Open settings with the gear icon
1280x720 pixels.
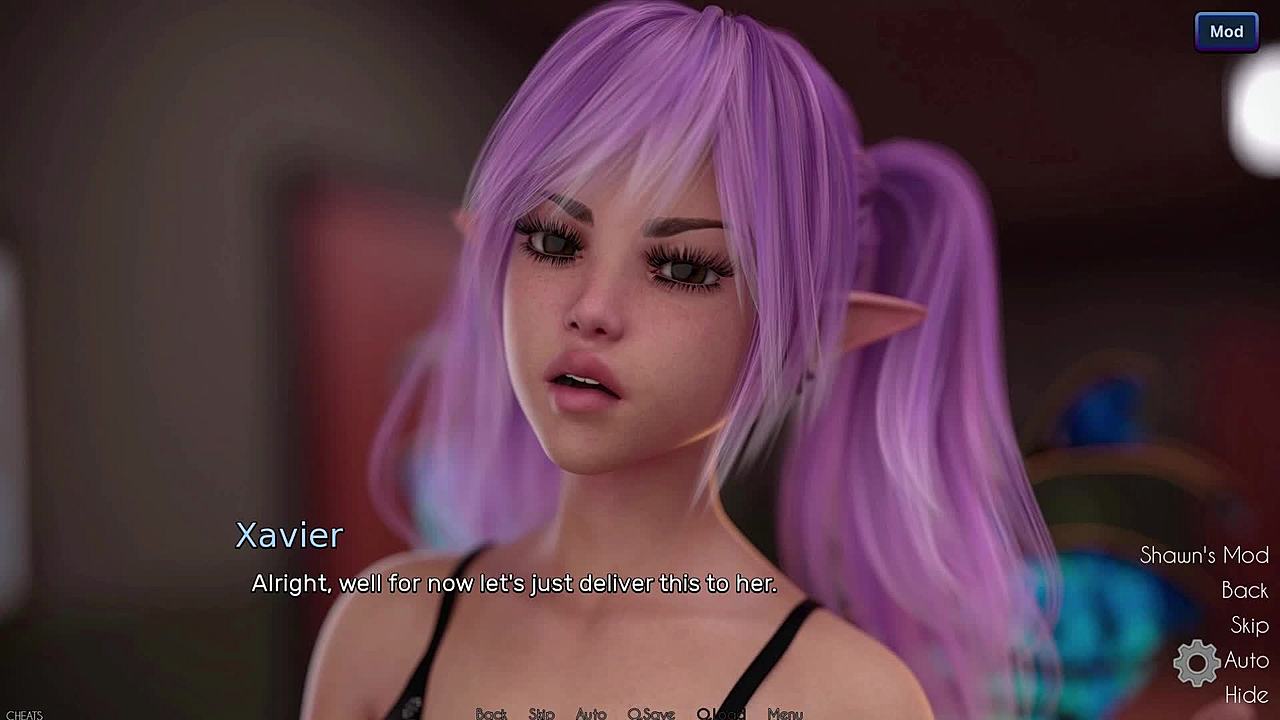coord(1196,663)
